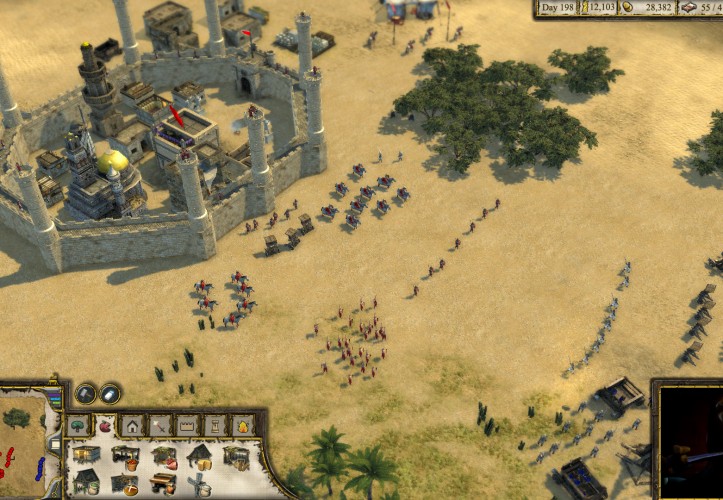Viewport: 723px width, 500px height.
Task: Select the flame icon tab
Action: click(242, 426)
